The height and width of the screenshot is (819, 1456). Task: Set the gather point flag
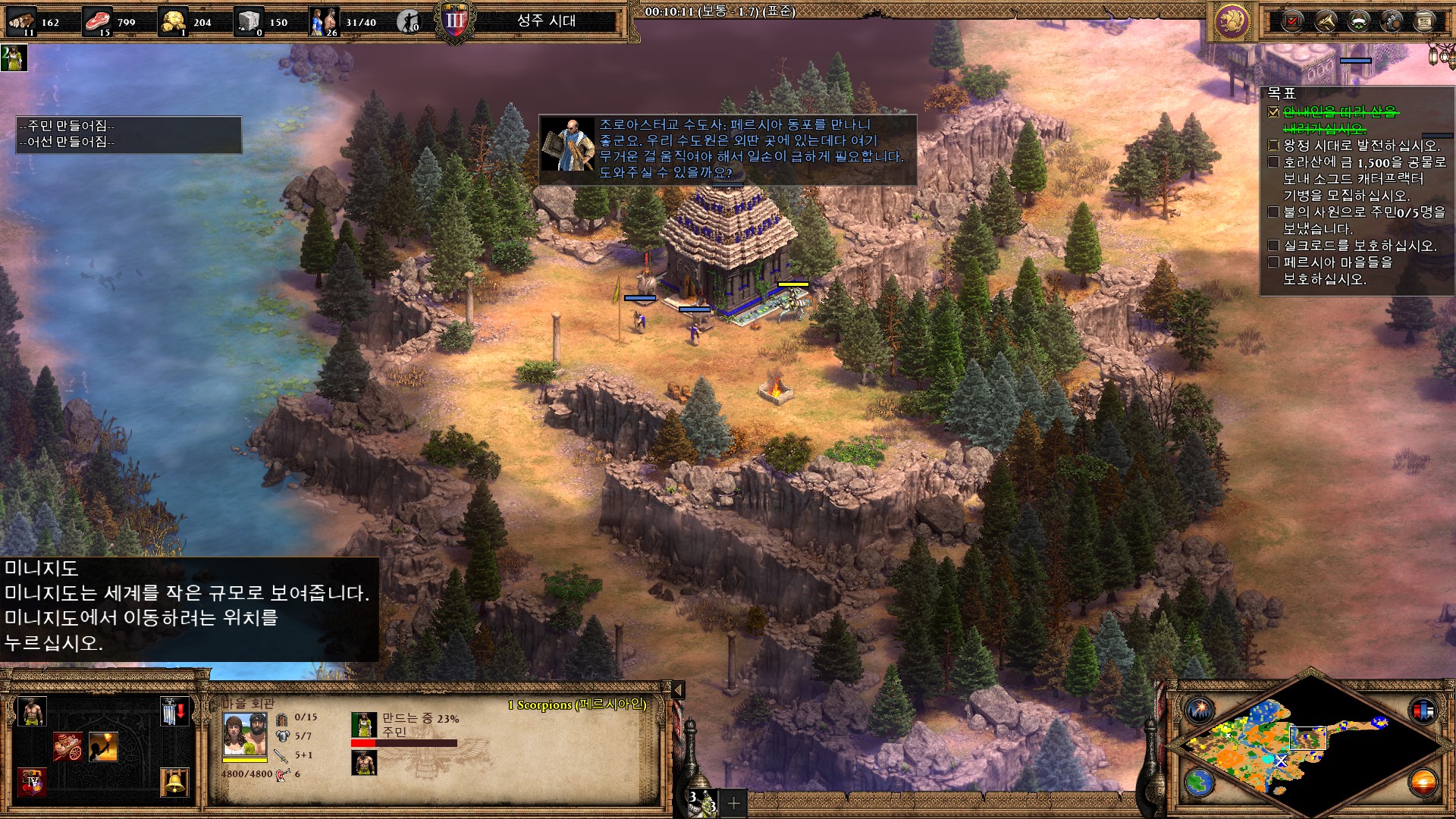pyautogui.click(x=174, y=712)
